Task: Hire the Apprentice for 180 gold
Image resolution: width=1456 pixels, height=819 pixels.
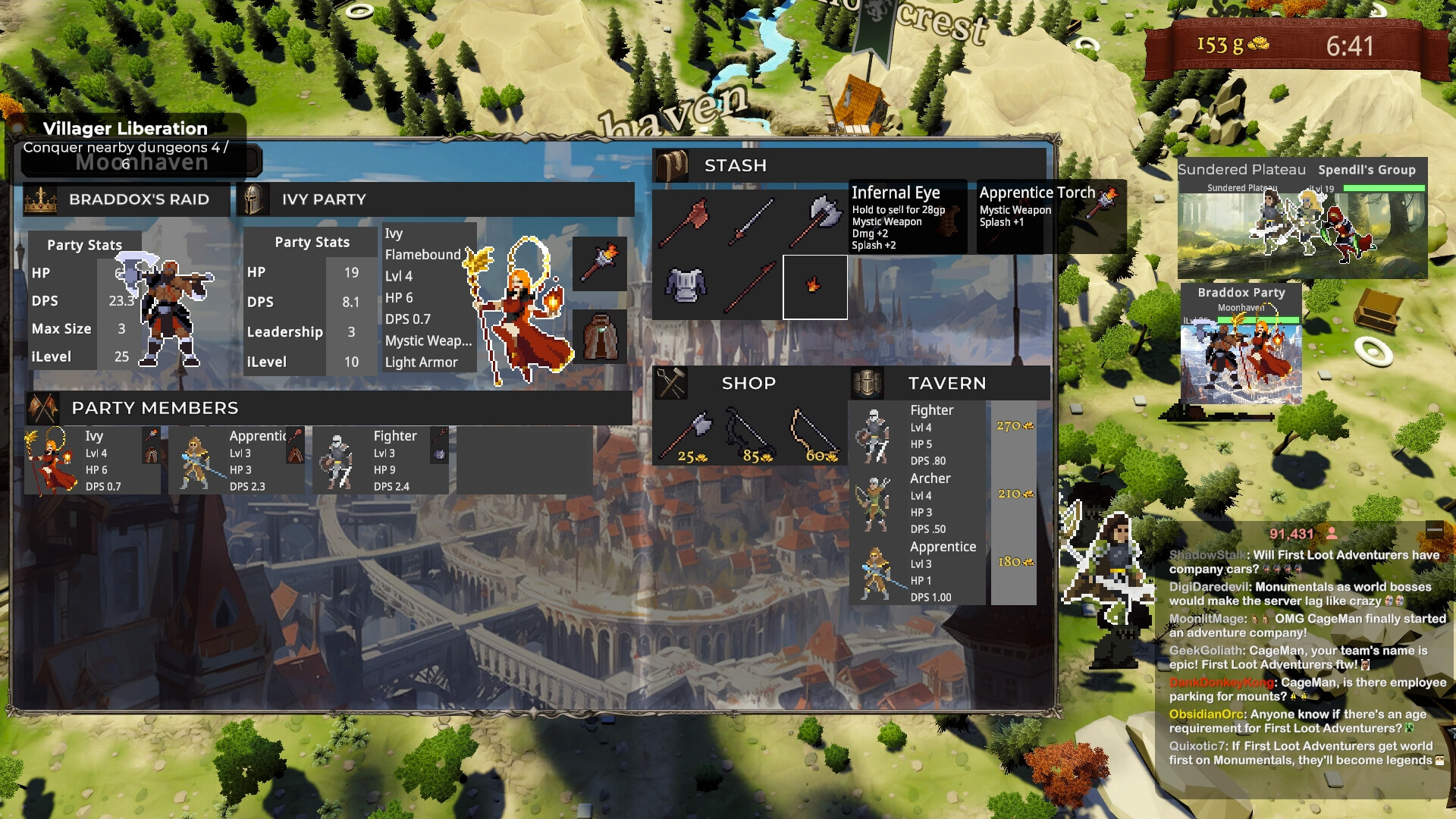Action: tap(1014, 563)
